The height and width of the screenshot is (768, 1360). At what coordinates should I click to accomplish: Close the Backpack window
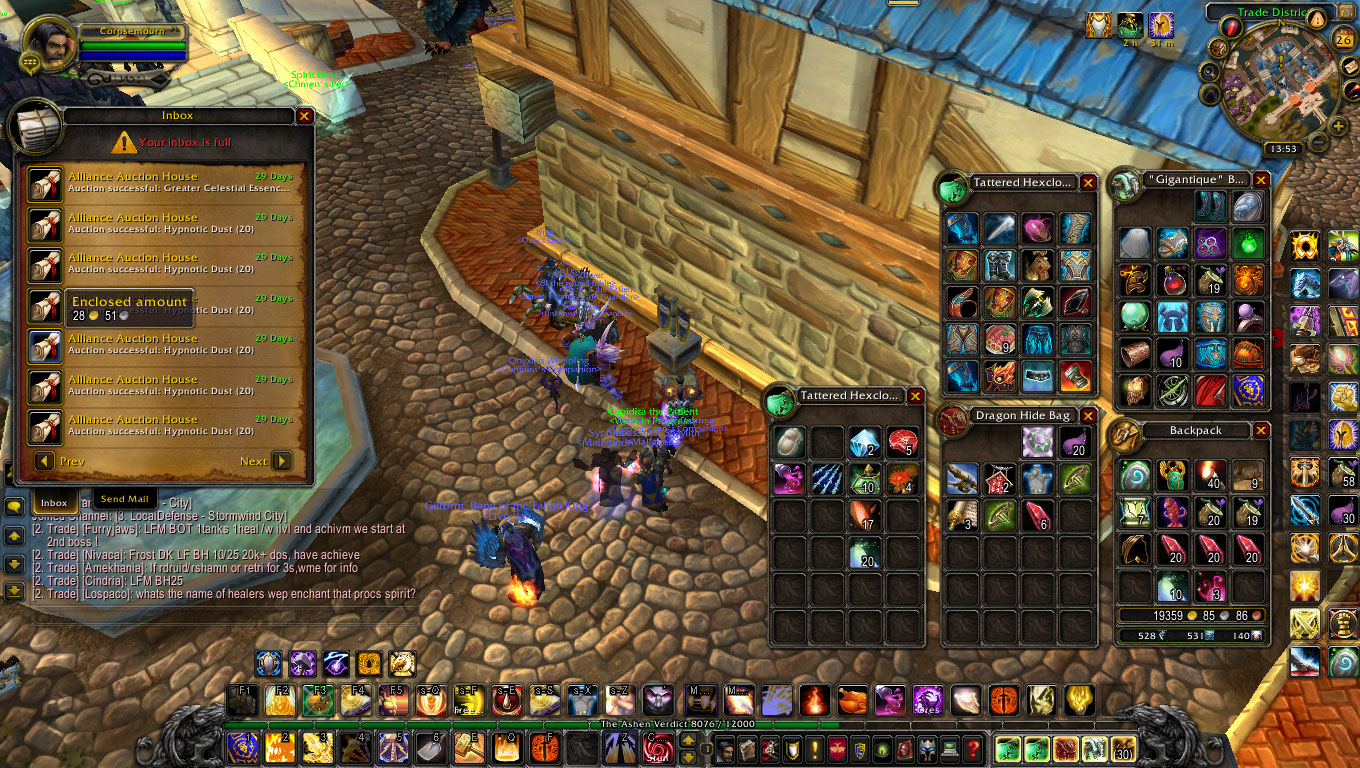1261,430
